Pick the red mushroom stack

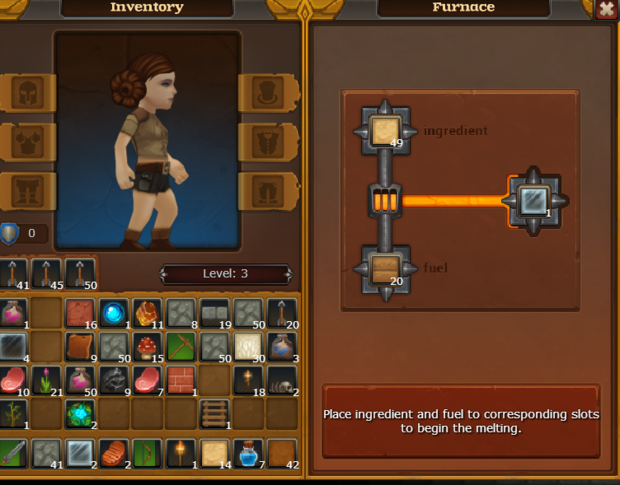147,347
